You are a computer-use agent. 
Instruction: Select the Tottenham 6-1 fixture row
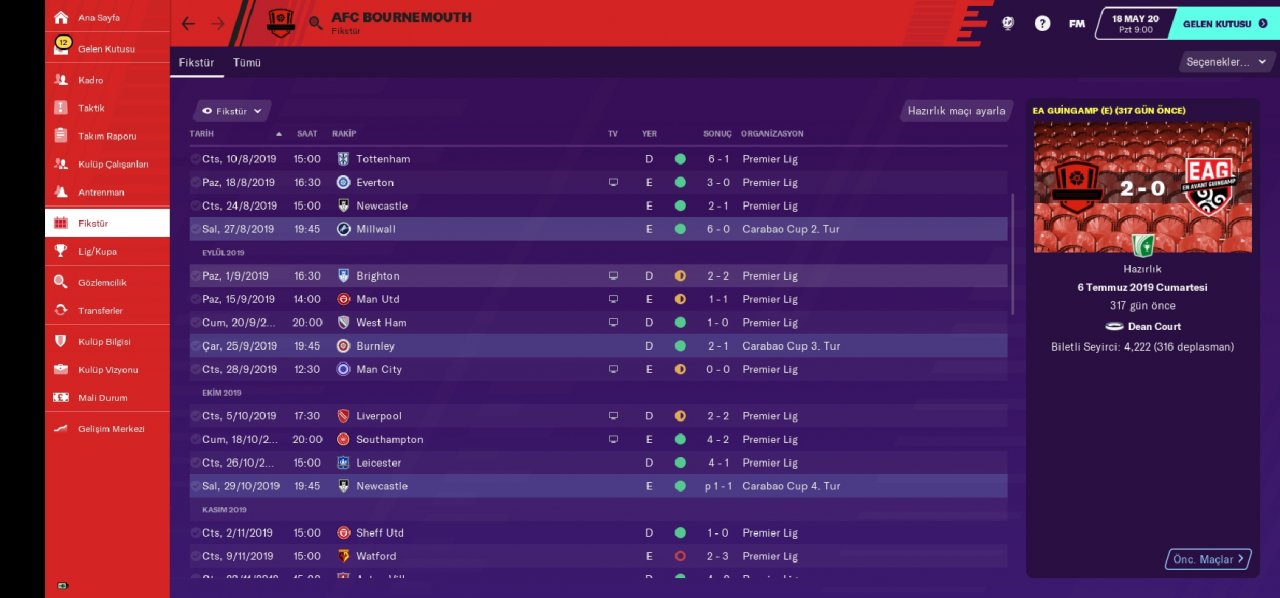pos(598,159)
